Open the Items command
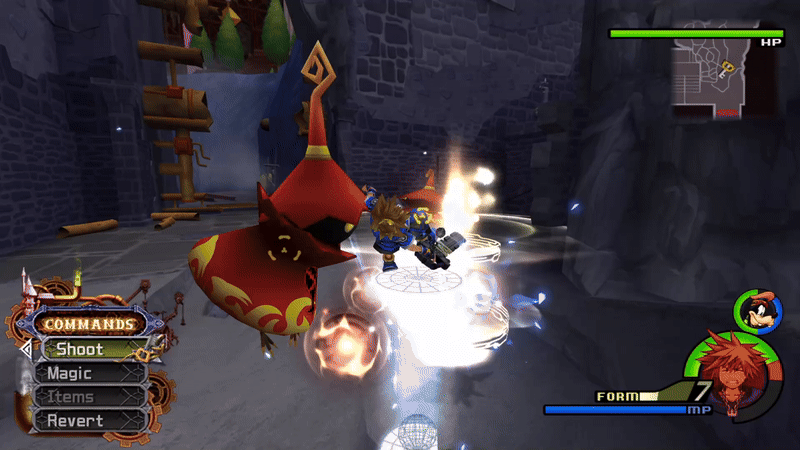The height and width of the screenshot is (450, 800). click(88, 397)
